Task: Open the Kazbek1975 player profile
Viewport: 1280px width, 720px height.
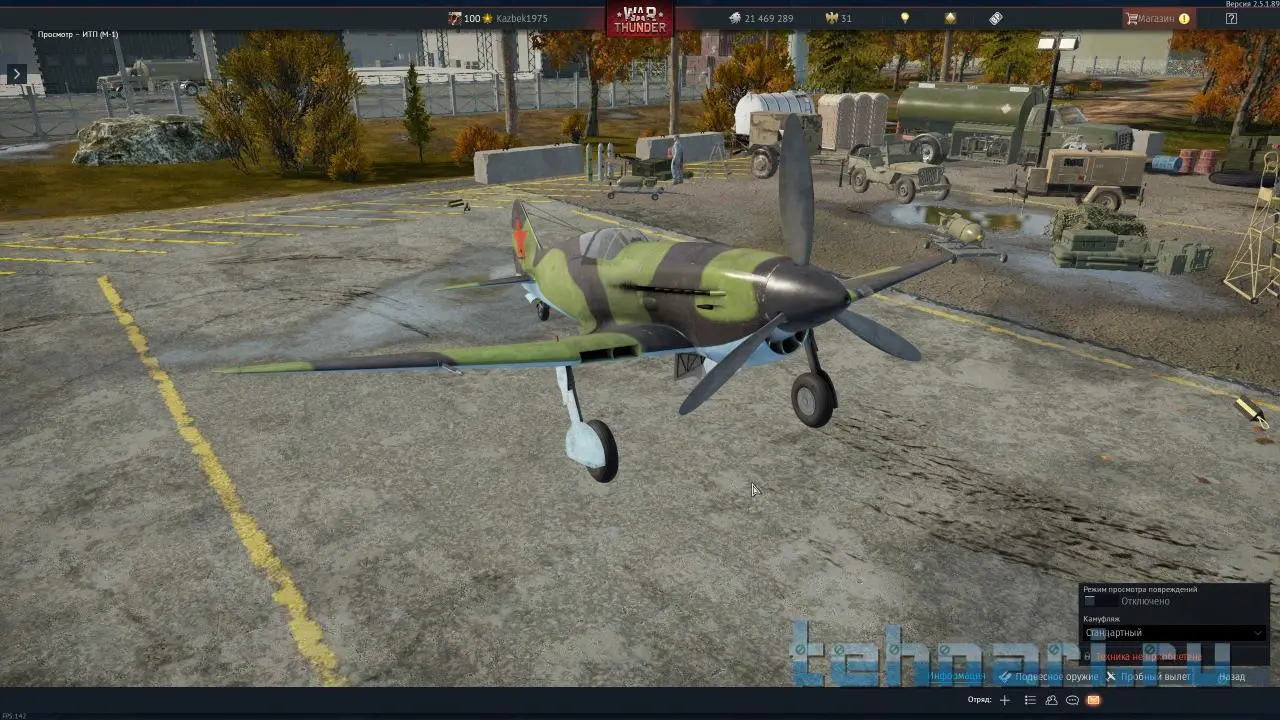Action: coord(521,18)
